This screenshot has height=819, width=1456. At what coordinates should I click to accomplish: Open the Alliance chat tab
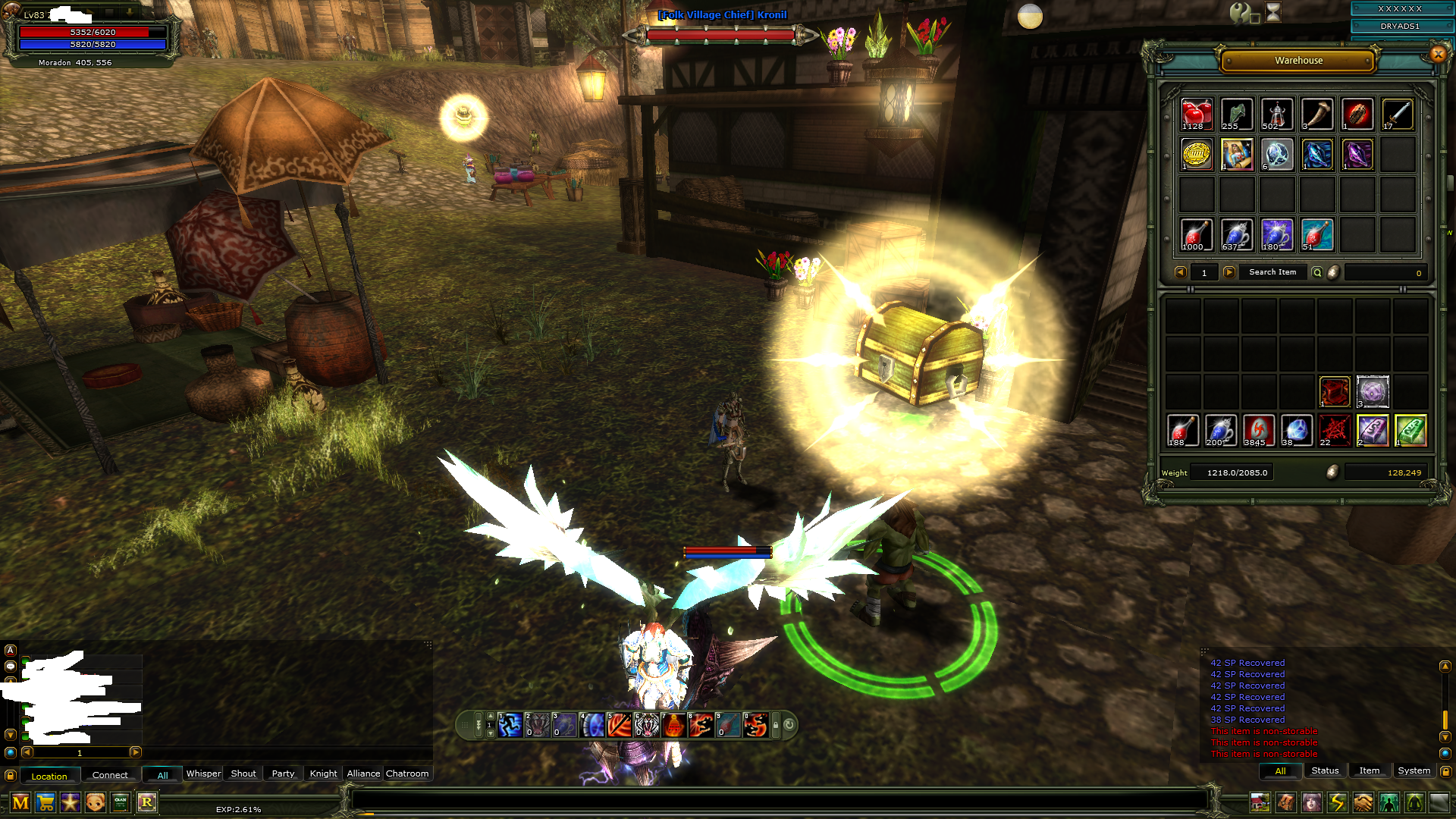pyautogui.click(x=363, y=773)
